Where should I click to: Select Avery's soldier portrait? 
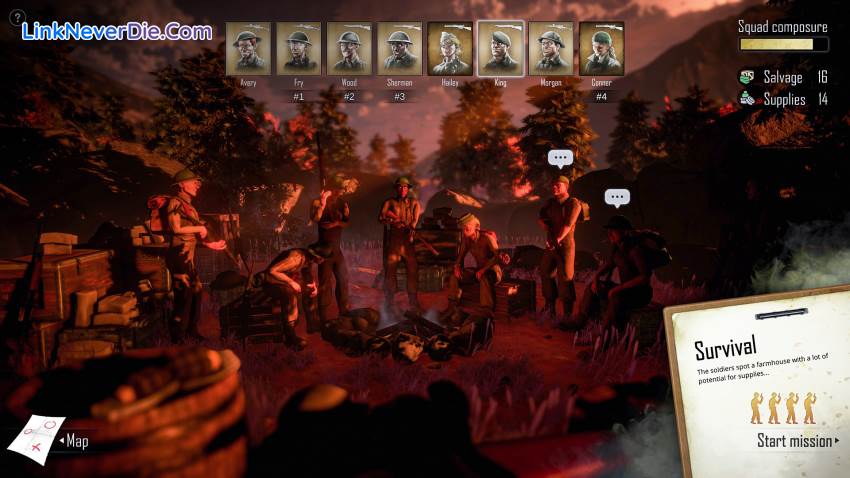click(248, 48)
